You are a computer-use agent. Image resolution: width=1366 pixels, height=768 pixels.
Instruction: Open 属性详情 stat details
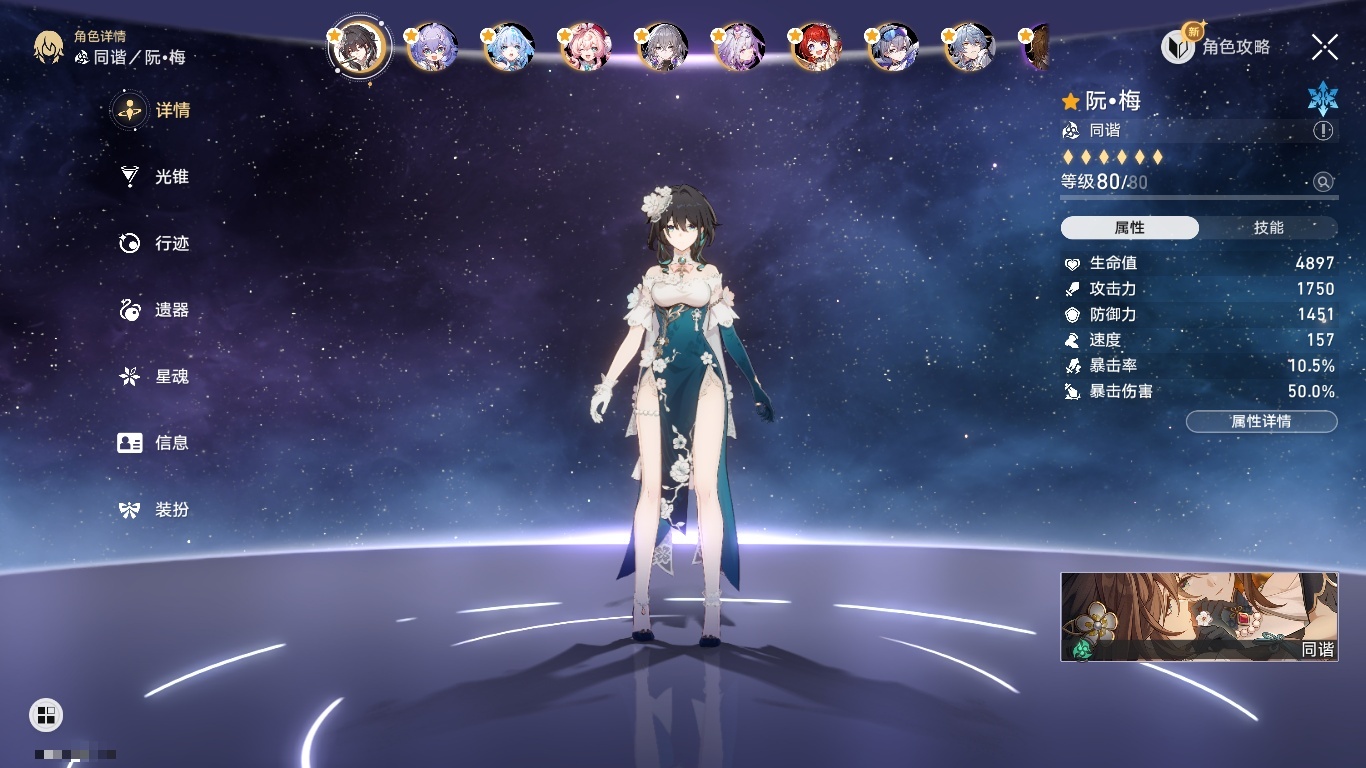point(1261,422)
